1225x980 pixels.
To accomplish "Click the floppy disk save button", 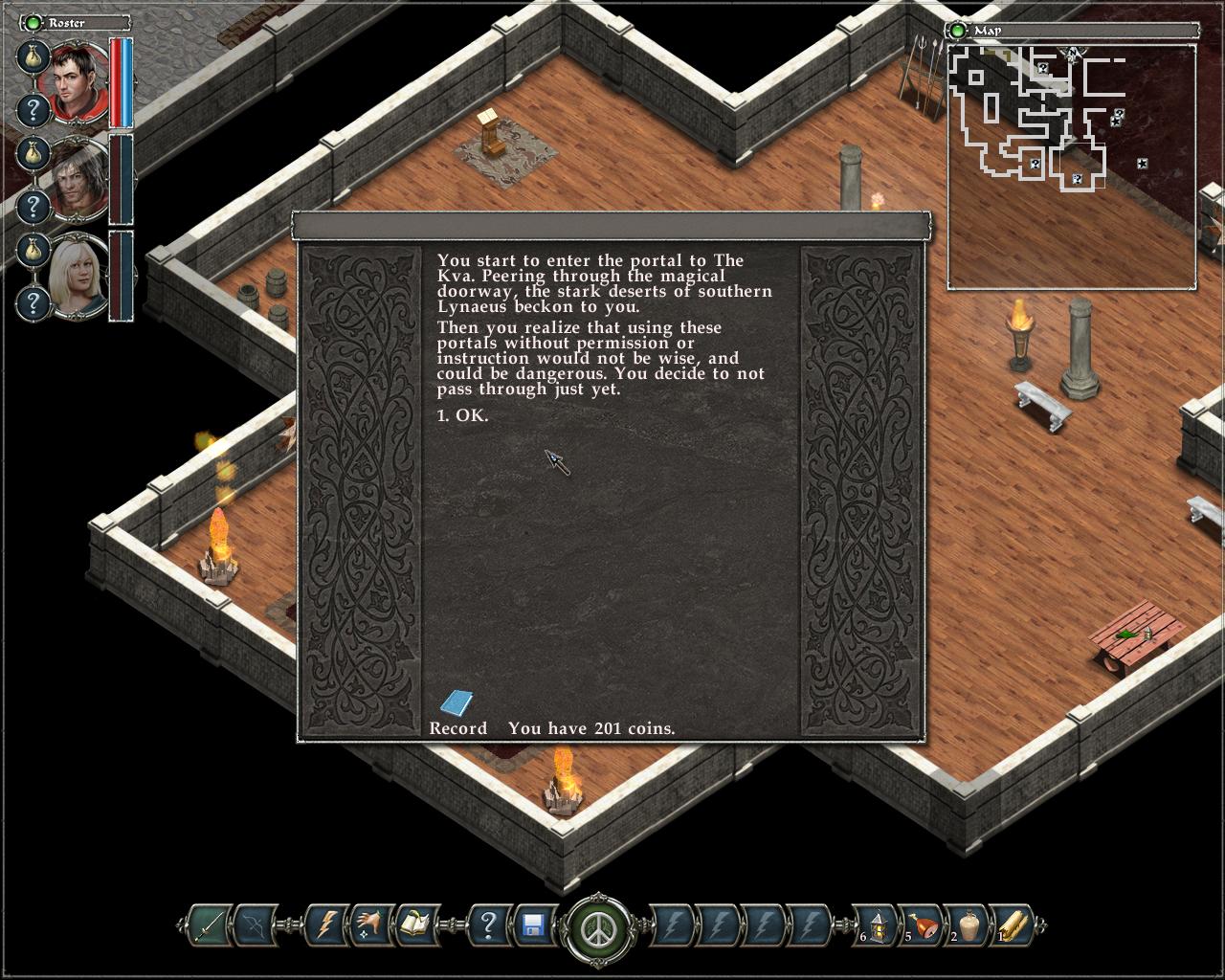I will (x=534, y=925).
